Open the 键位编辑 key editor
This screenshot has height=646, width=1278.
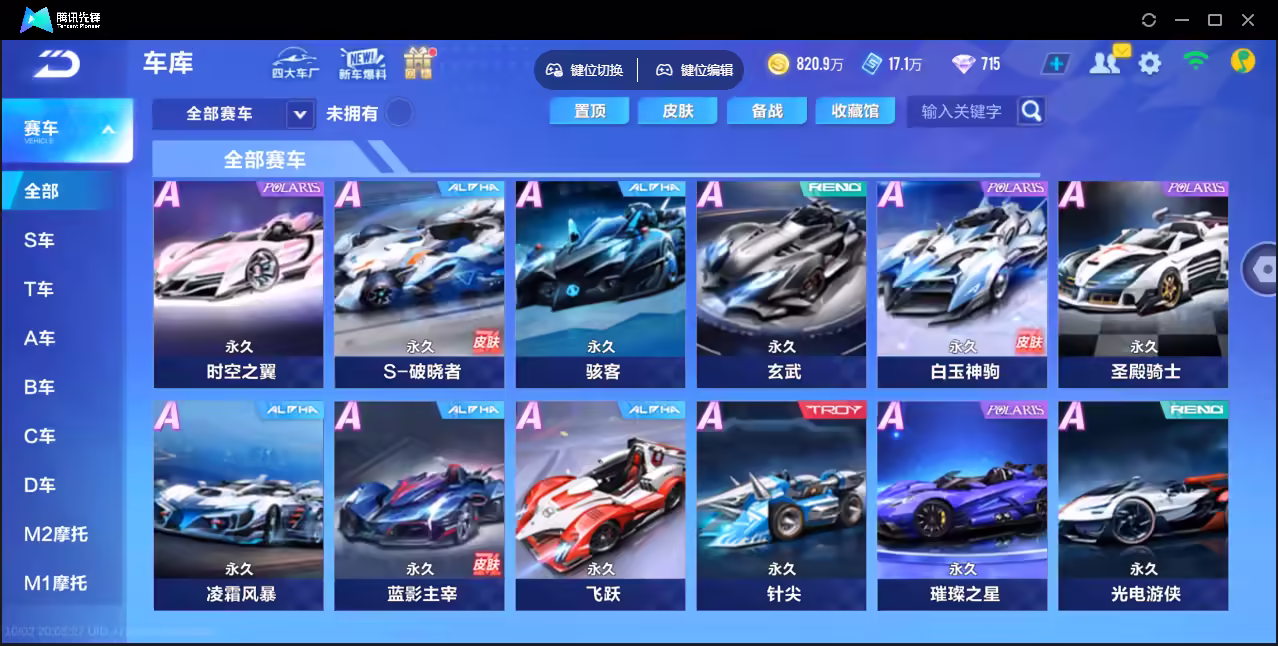pyautogui.click(x=695, y=70)
